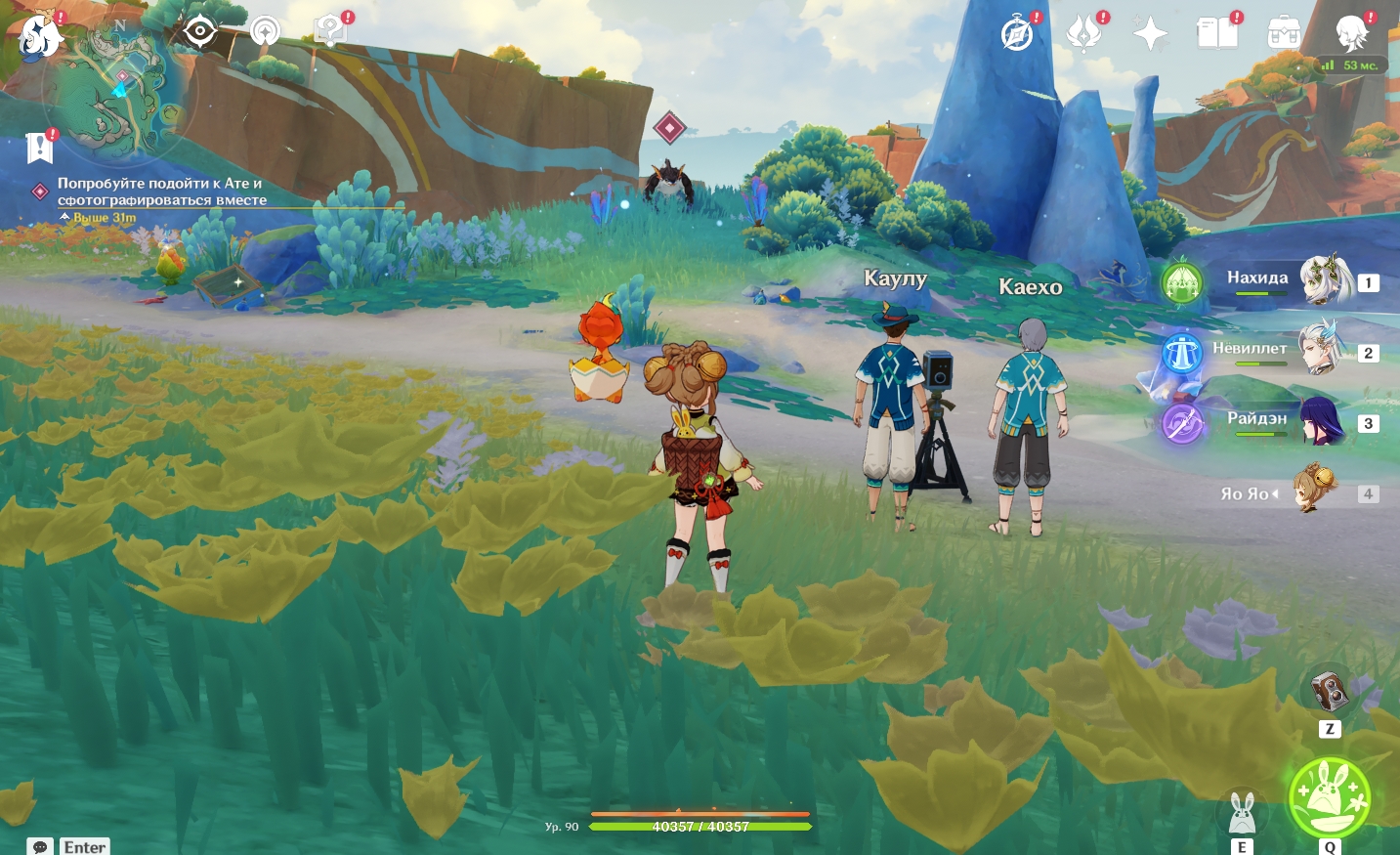Image resolution: width=1400 pixels, height=855 pixels.
Task: Select active character Яо Яо
Action: [x=1315, y=491]
